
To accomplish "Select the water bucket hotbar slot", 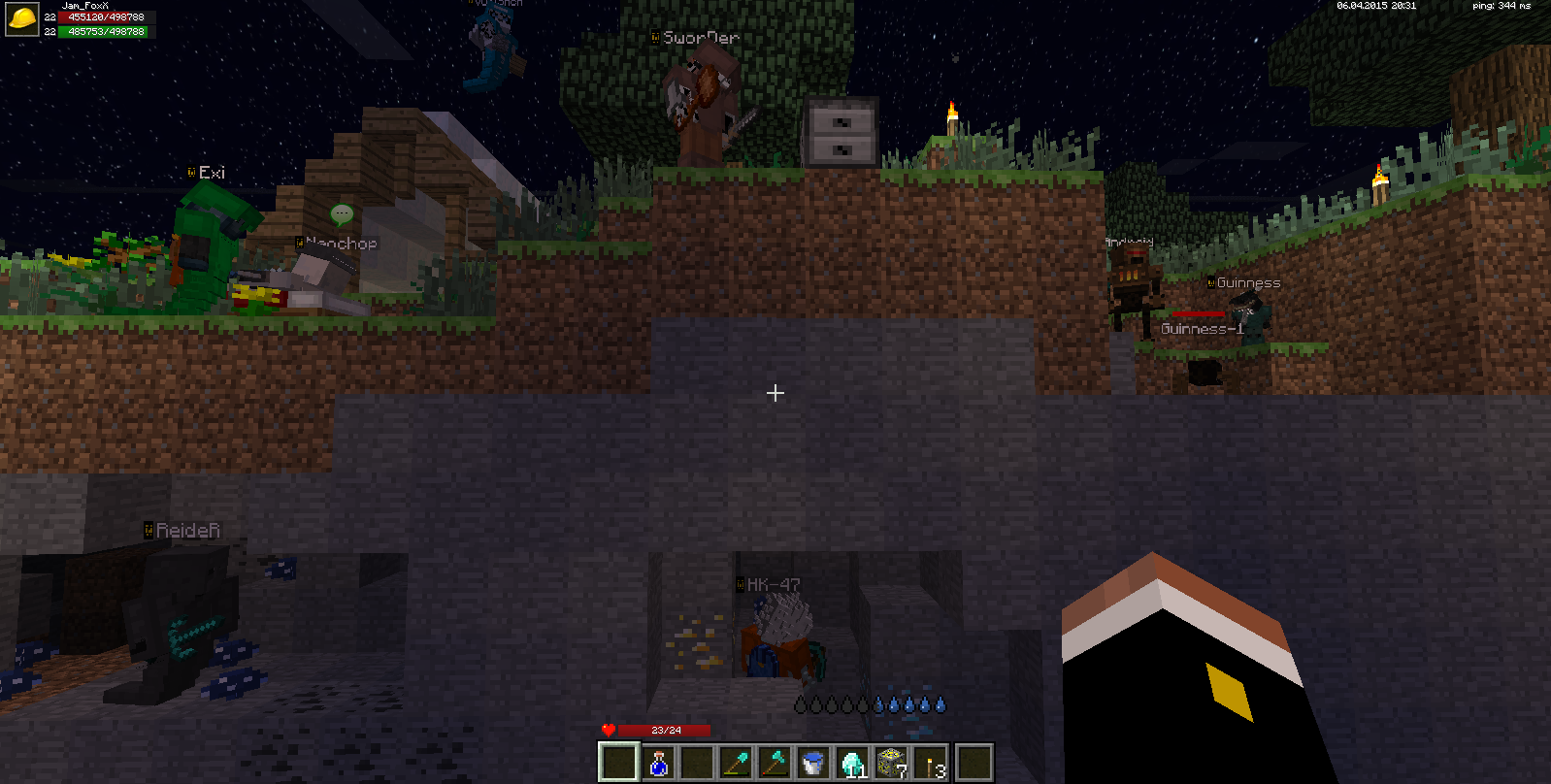I will (813, 763).
